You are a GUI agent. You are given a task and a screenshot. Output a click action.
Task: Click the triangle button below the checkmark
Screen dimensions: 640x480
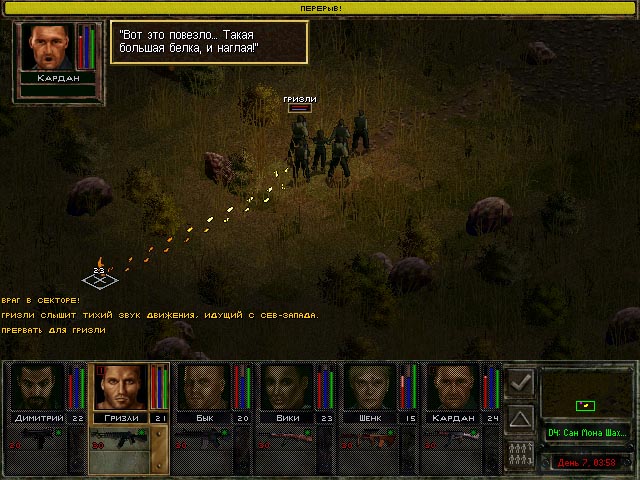[x=520, y=416]
